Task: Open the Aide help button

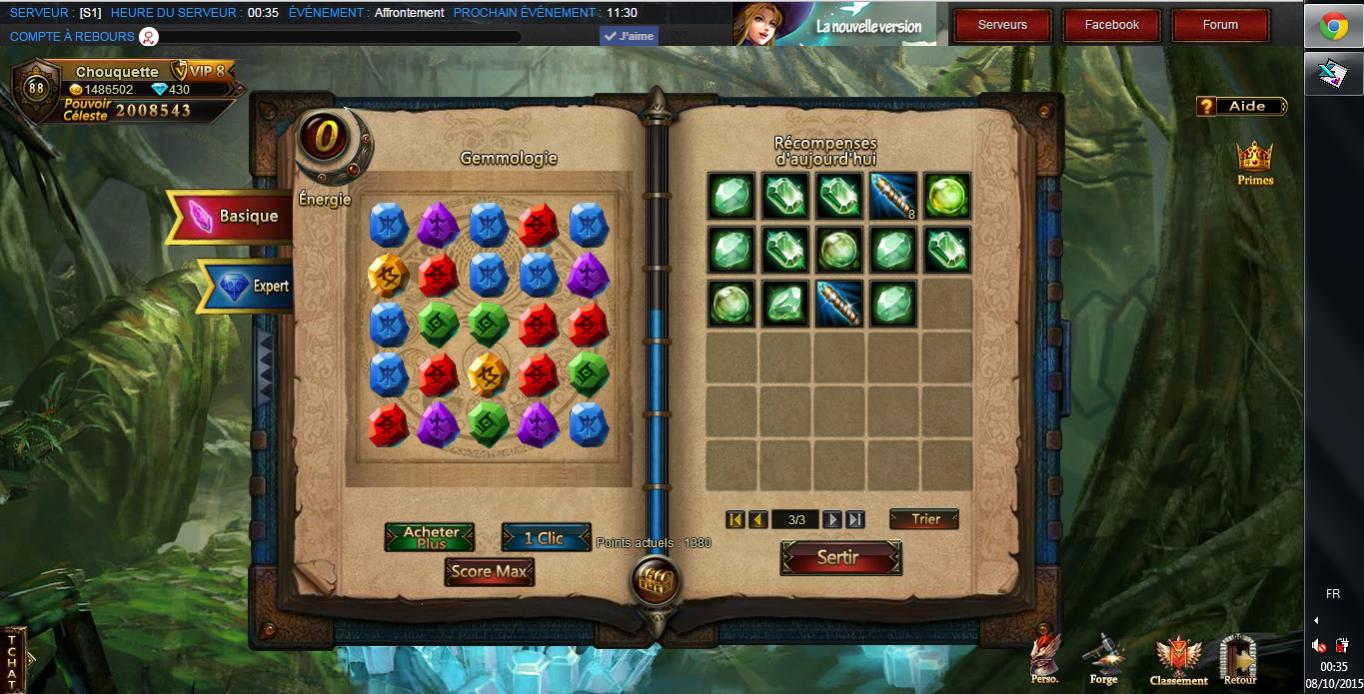Action: pyautogui.click(x=1241, y=106)
